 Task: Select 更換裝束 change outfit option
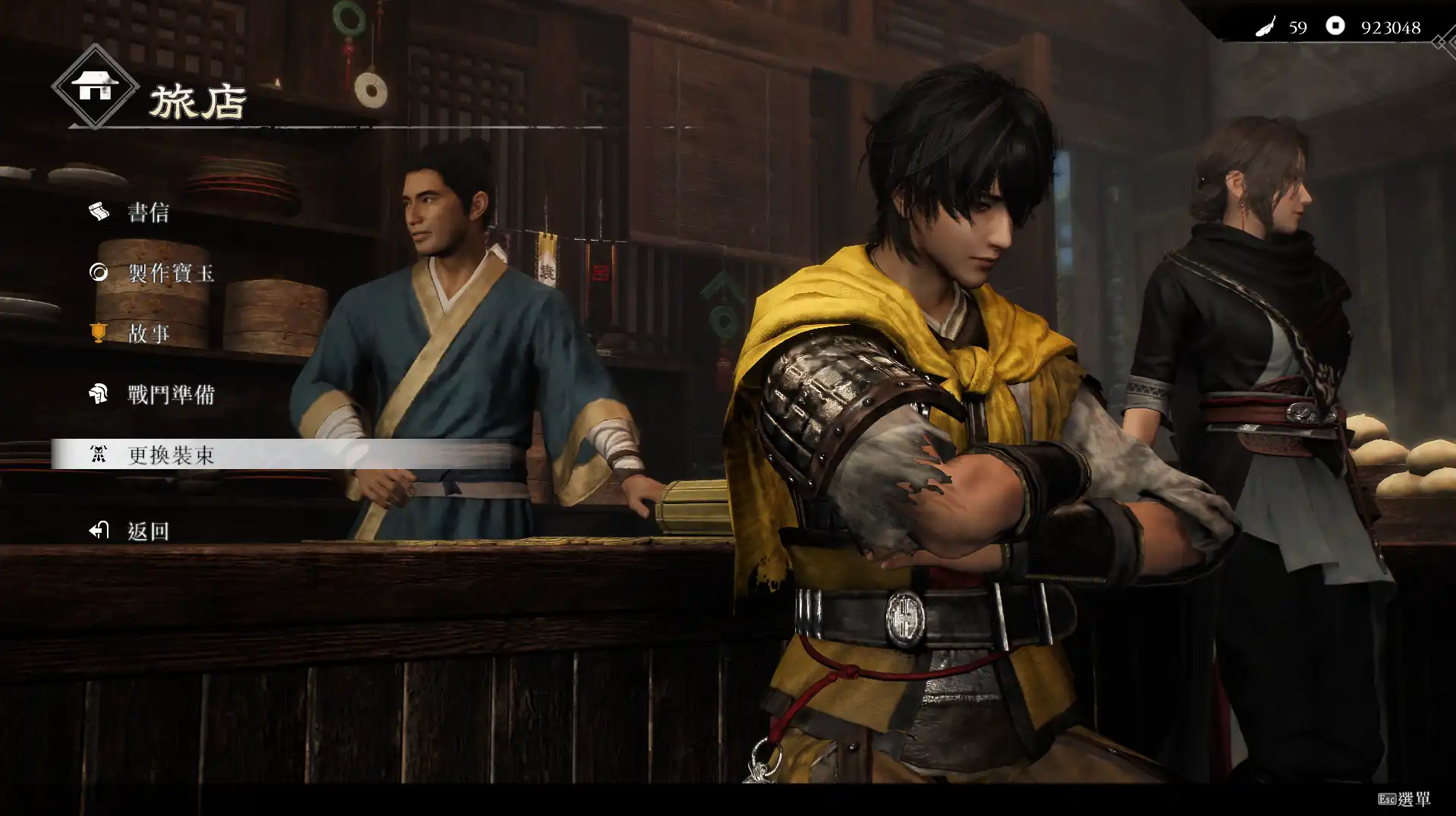click(x=171, y=455)
